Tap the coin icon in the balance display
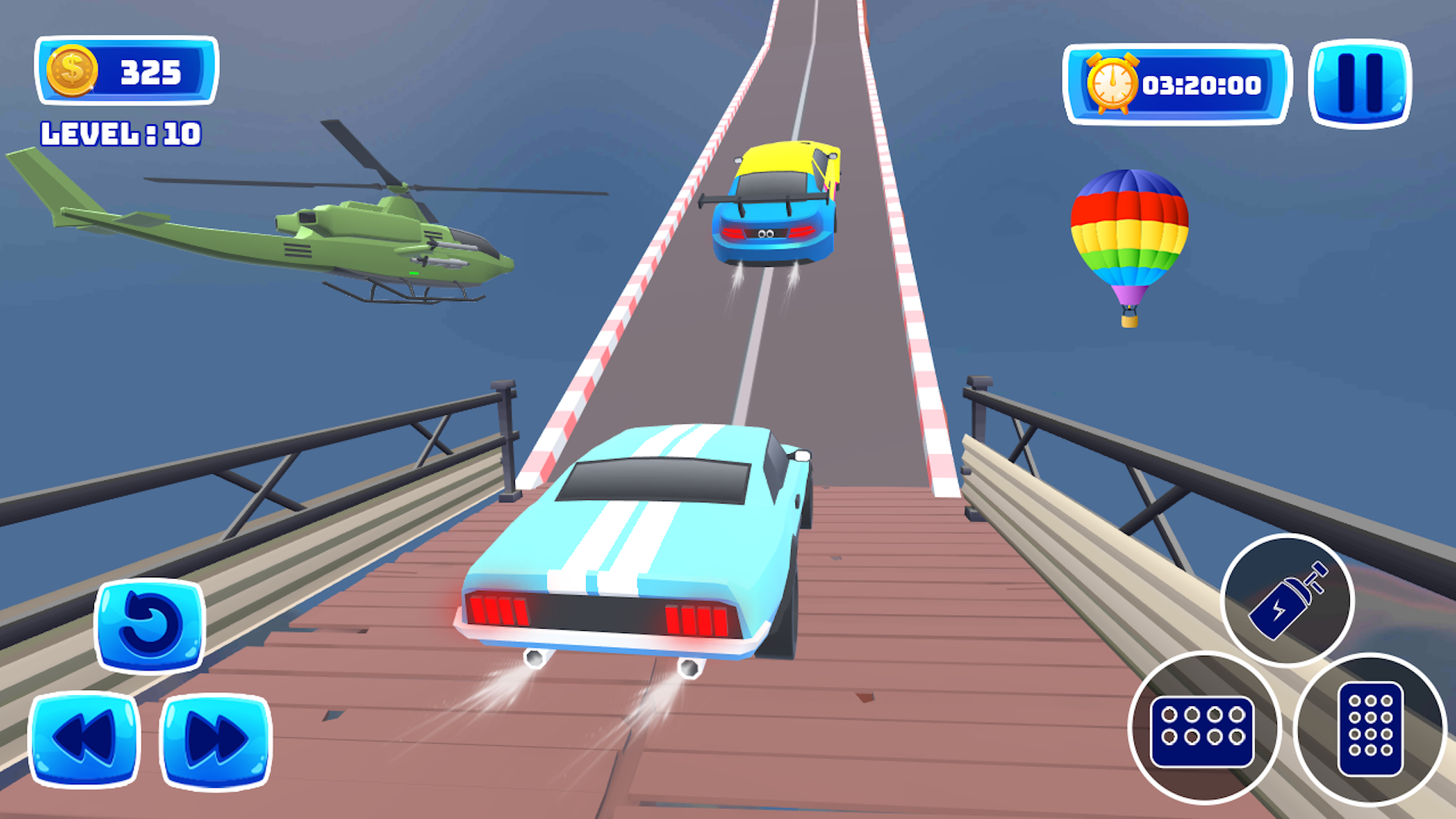1456x819 pixels. (x=74, y=69)
